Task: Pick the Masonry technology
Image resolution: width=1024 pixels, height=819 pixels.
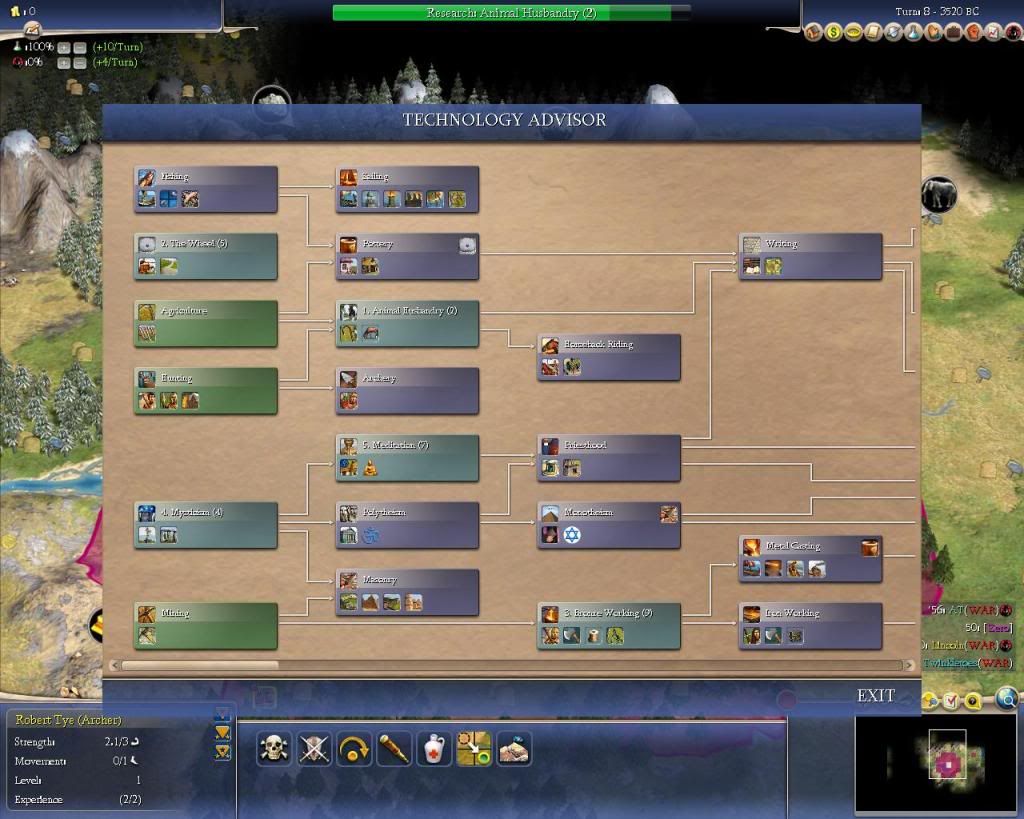Action: pos(407,592)
